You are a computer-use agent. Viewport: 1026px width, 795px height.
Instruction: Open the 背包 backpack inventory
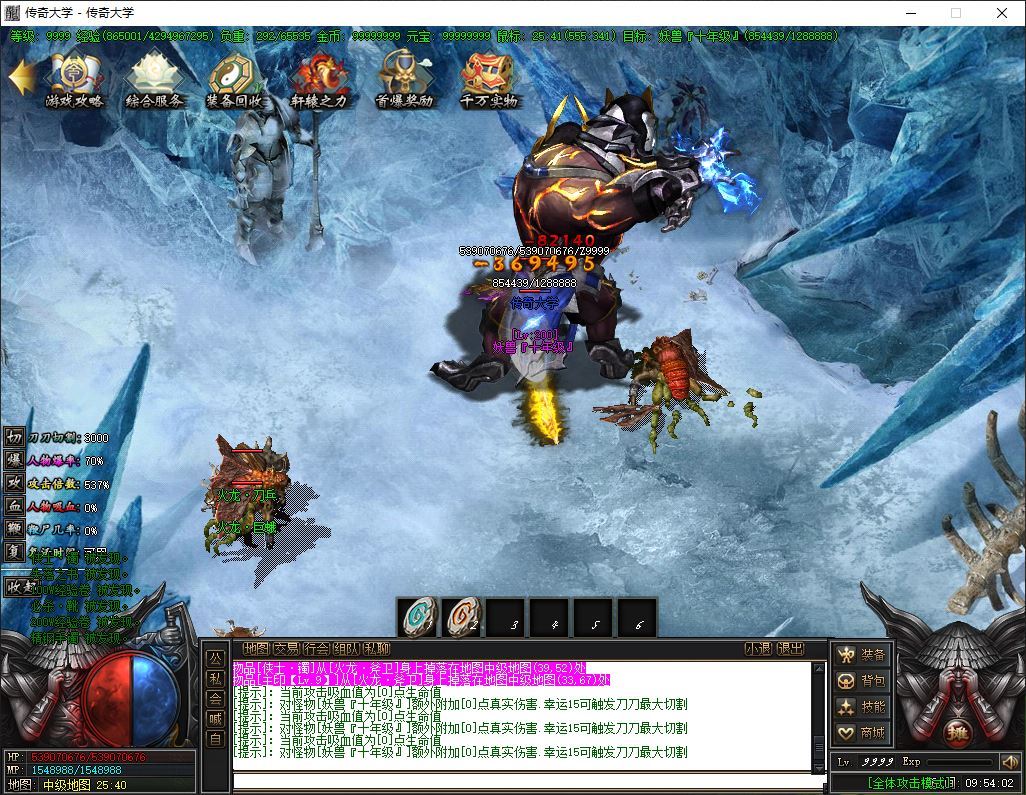pyautogui.click(x=862, y=681)
